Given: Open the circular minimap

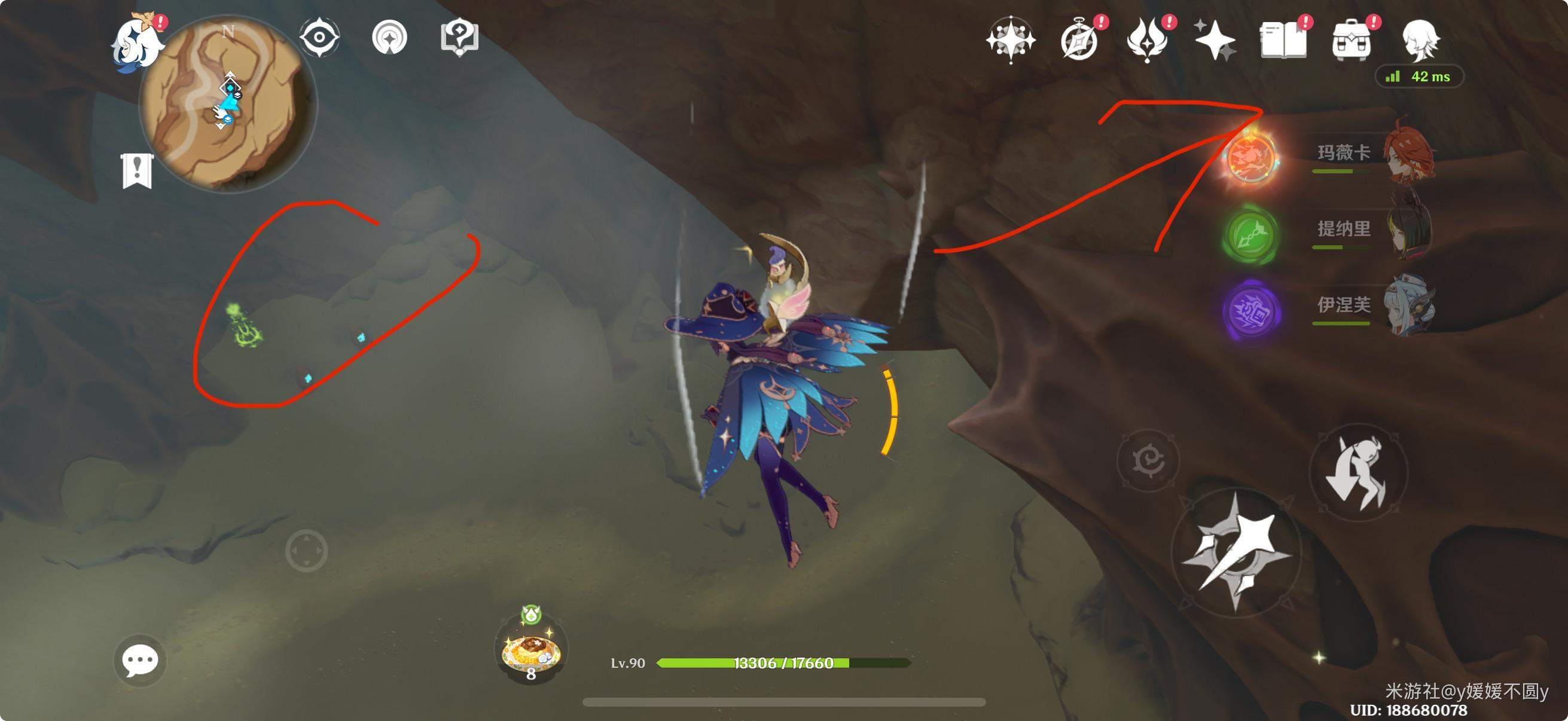Looking at the screenshot, I should click(228, 105).
